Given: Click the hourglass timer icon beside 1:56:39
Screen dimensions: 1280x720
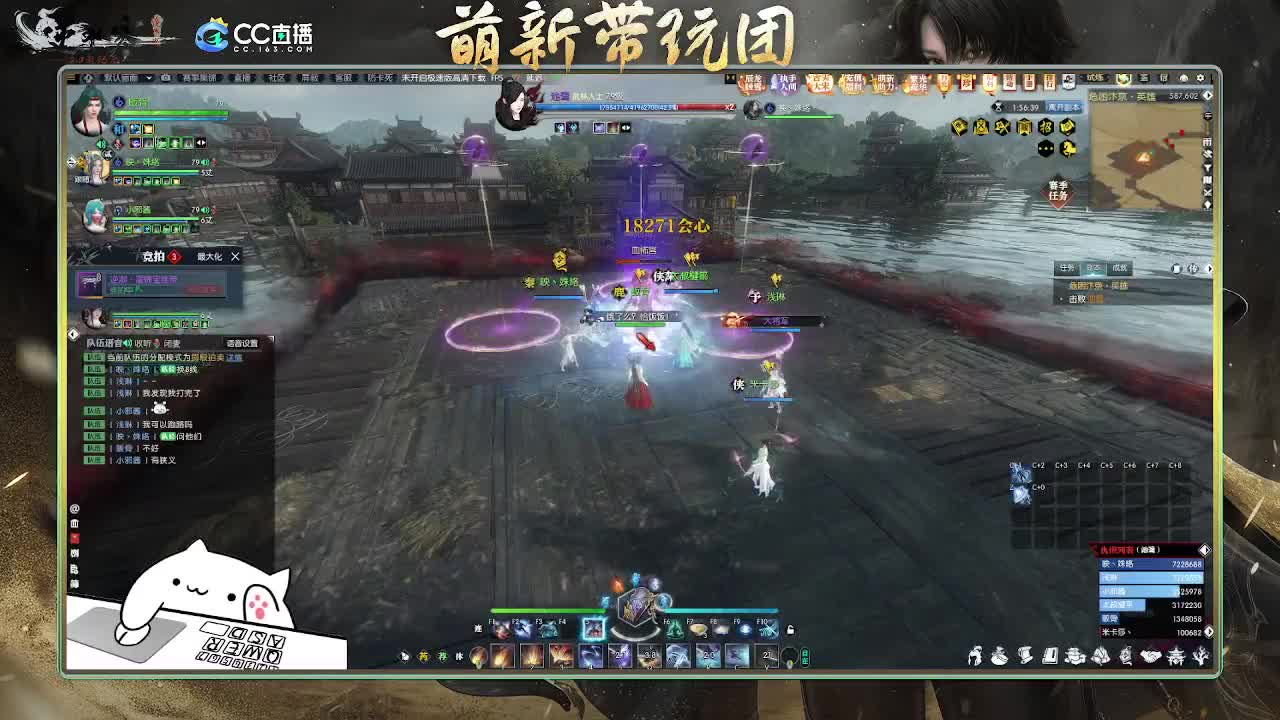Looking at the screenshot, I should coord(997,107).
